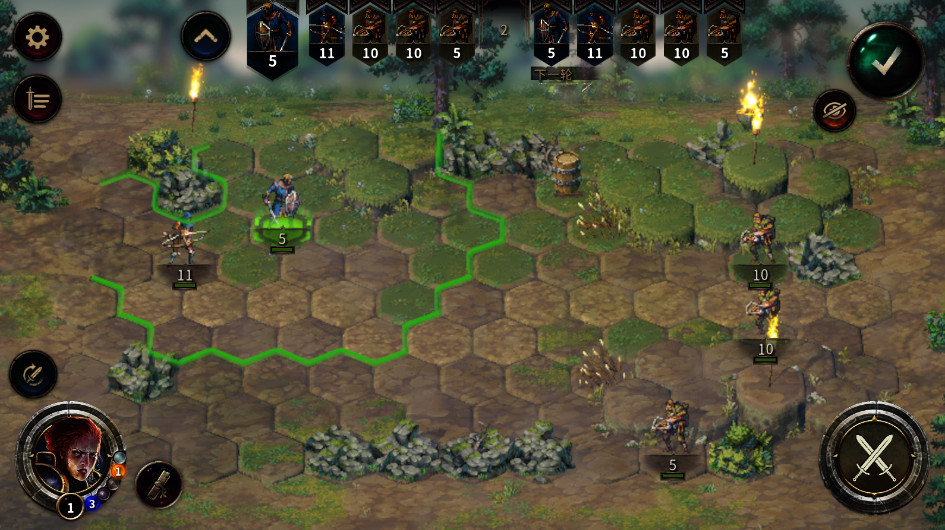
Task: Open the battle log sword-list icon
Action: click(x=37, y=99)
